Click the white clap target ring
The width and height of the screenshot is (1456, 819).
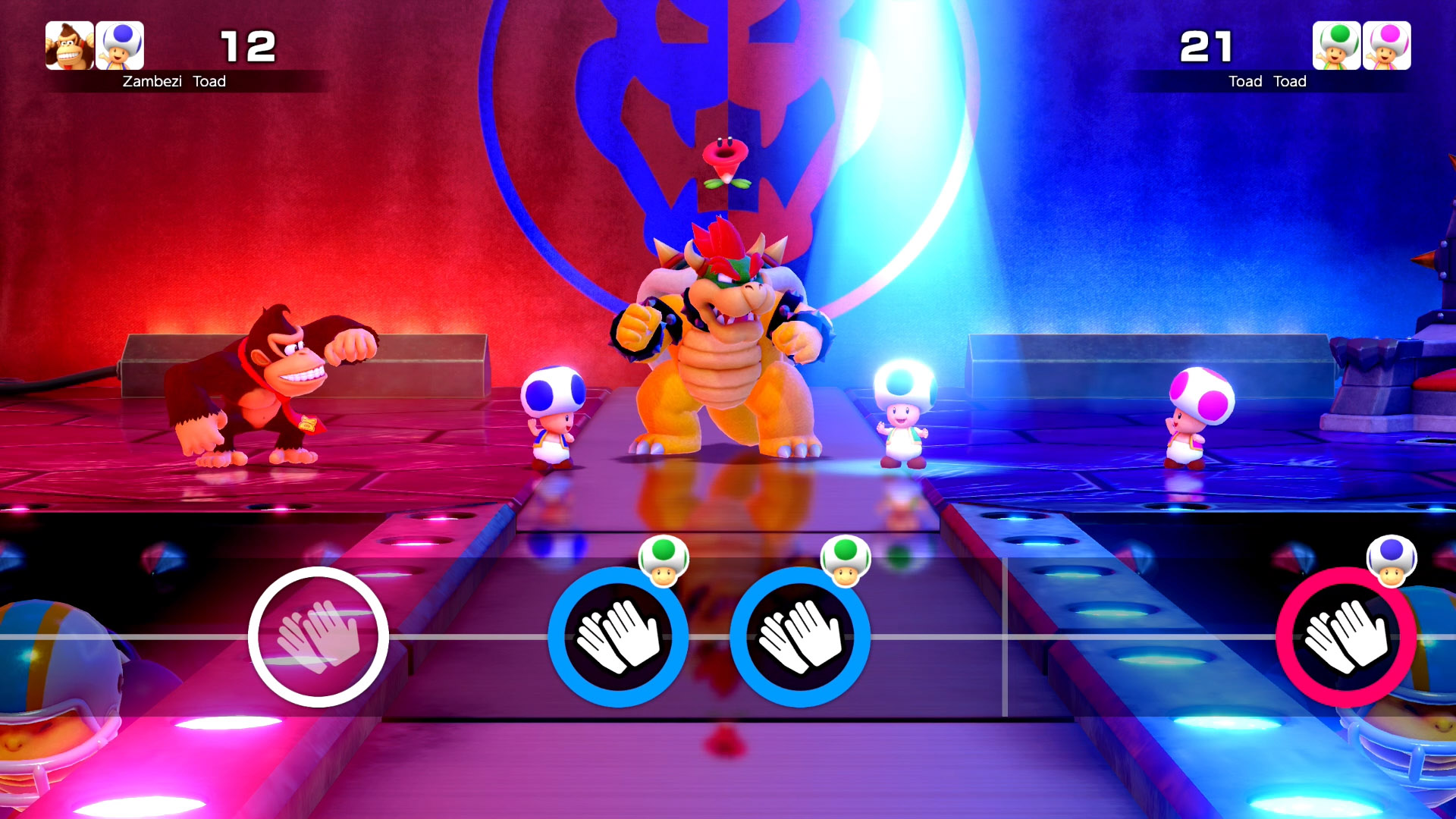(x=318, y=636)
